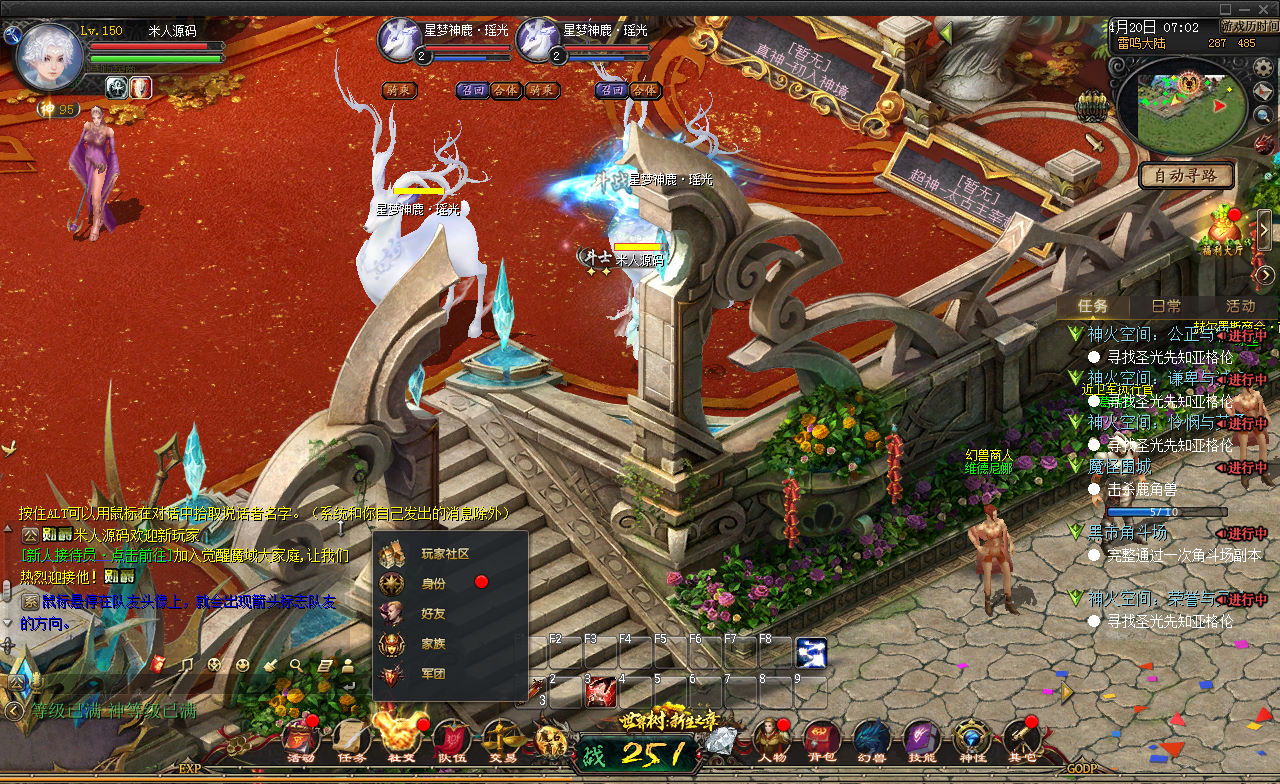Select 军团 in the social popup menu
The height and width of the screenshot is (784, 1280).
433,674
